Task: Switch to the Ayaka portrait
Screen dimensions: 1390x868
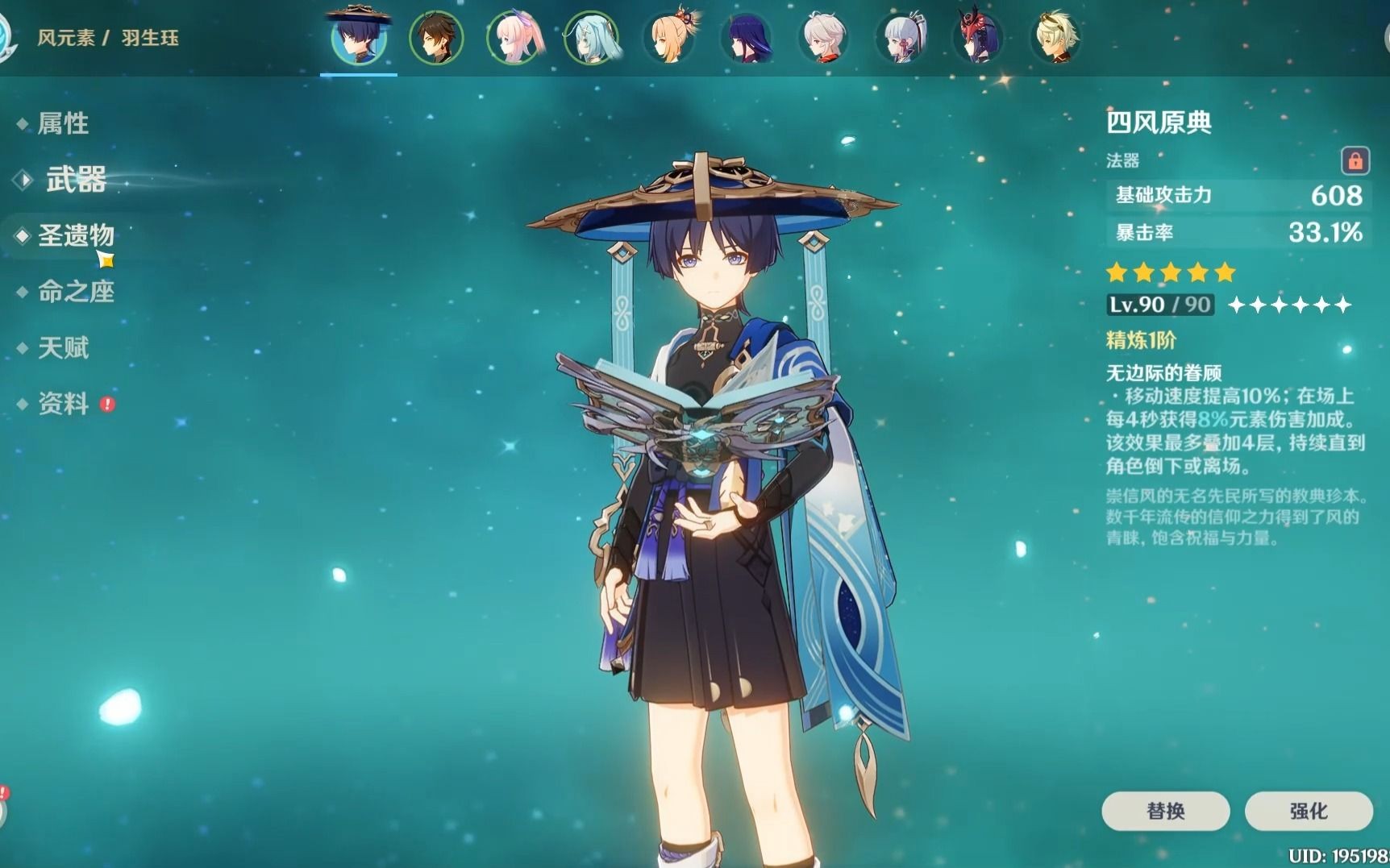Action: (x=901, y=37)
